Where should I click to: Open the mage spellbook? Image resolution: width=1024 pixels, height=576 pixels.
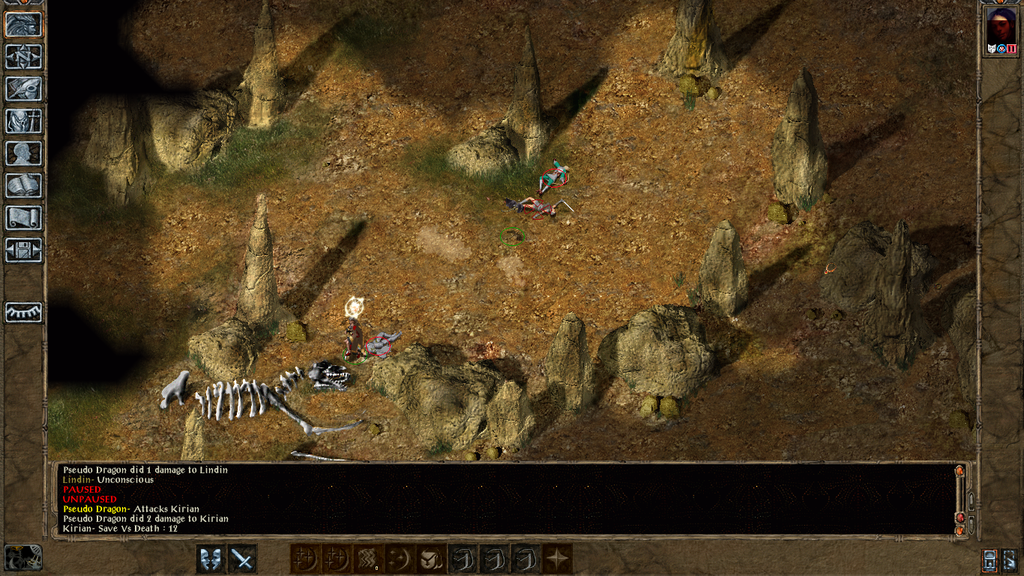click(23, 185)
